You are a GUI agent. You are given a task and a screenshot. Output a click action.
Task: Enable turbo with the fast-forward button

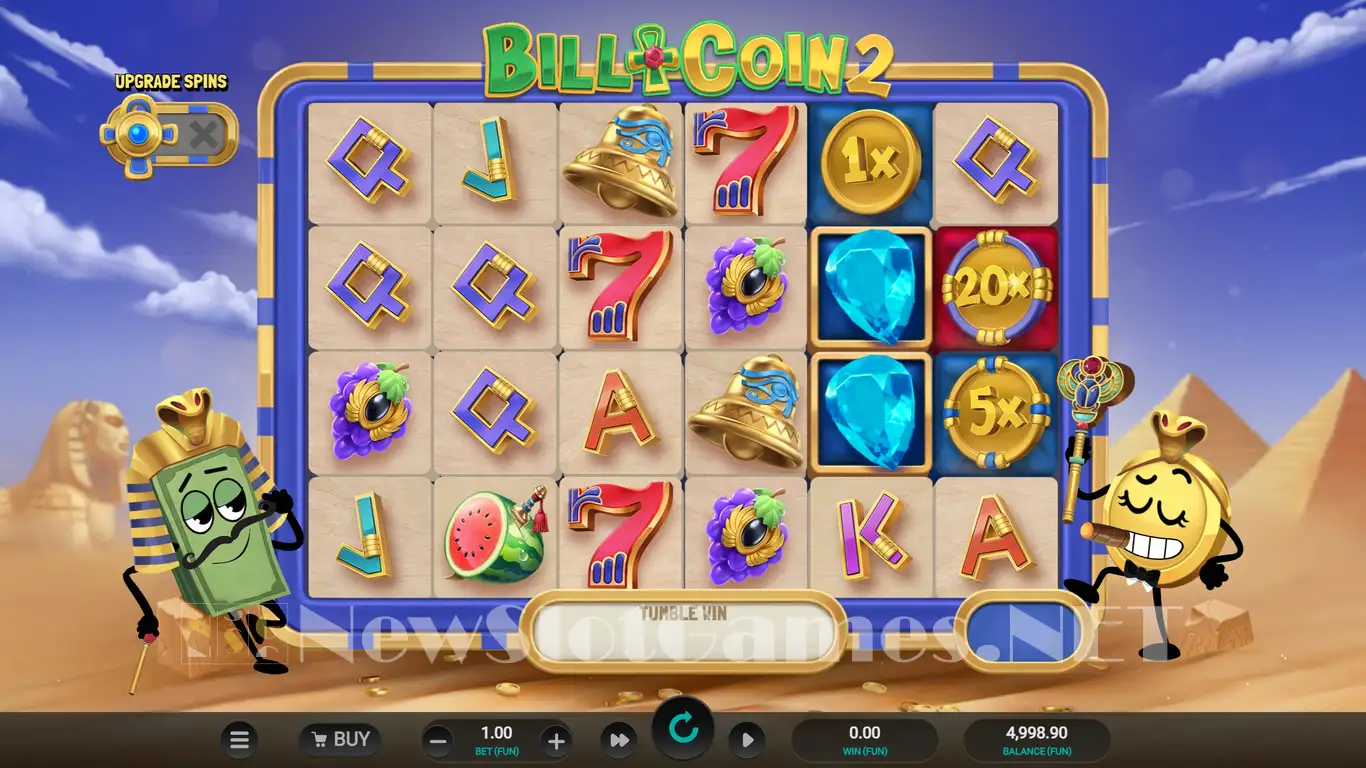click(619, 740)
